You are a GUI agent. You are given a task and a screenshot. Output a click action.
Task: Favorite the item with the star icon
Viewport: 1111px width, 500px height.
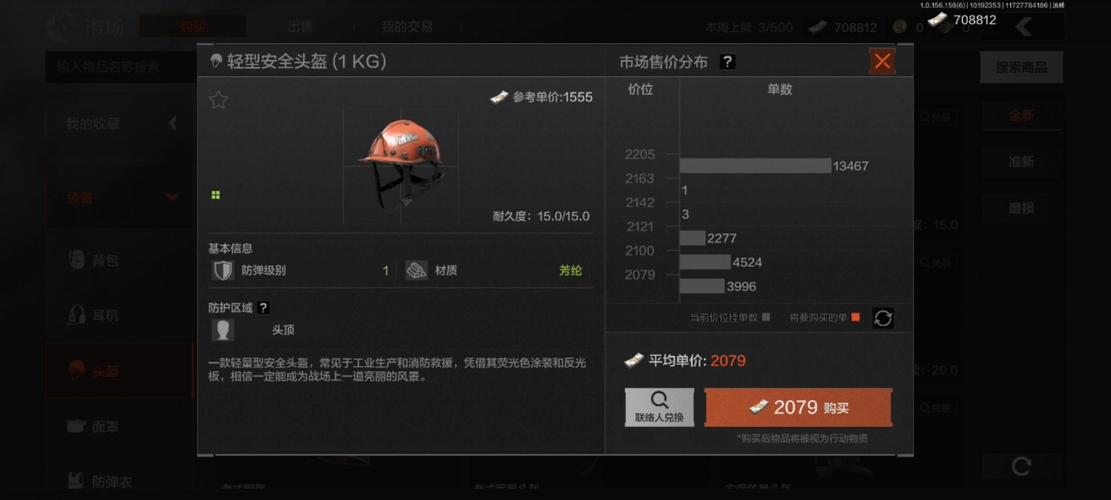tap(218, 100)
